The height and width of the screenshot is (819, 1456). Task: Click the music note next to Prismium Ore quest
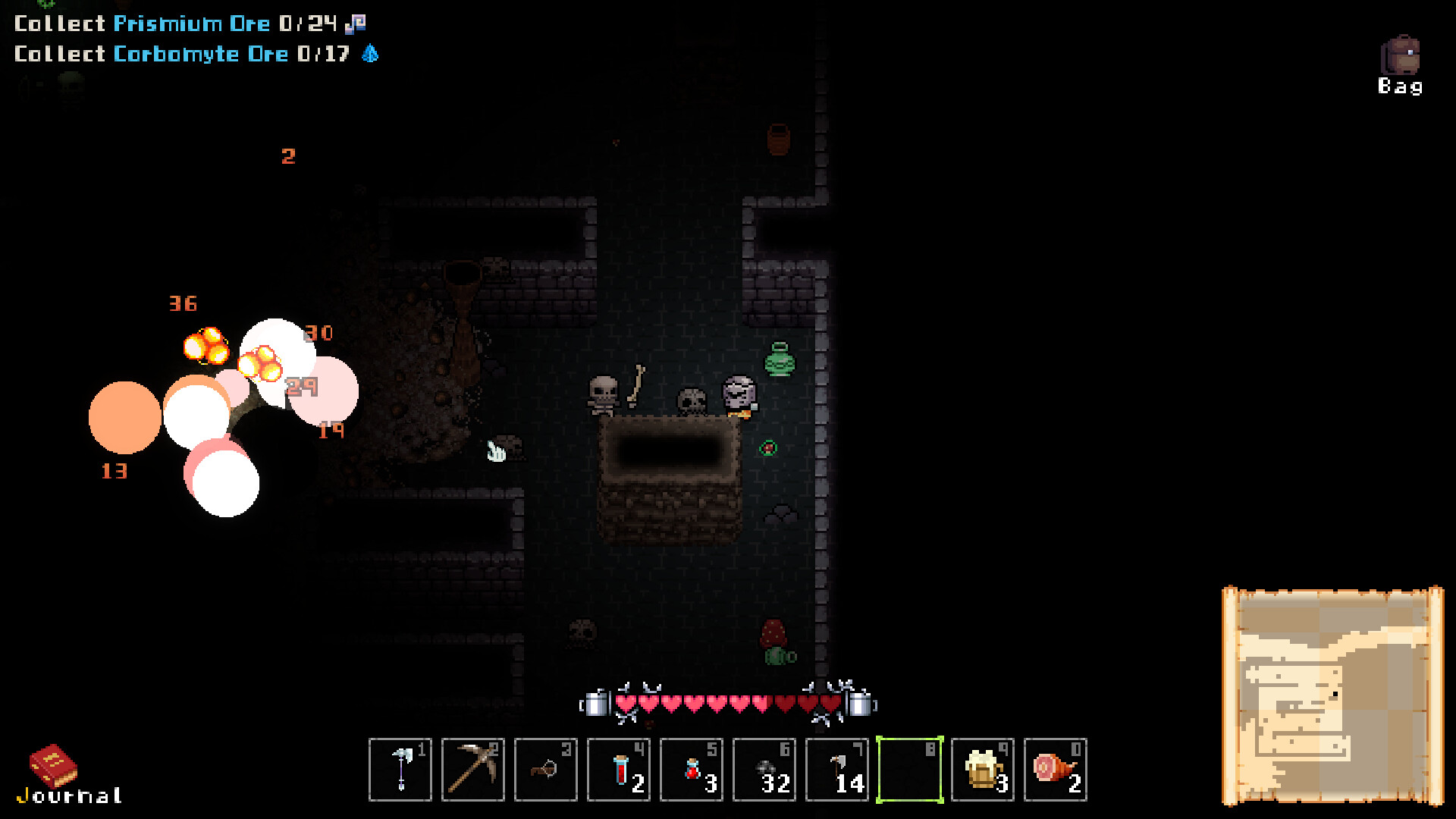point(356,23)
